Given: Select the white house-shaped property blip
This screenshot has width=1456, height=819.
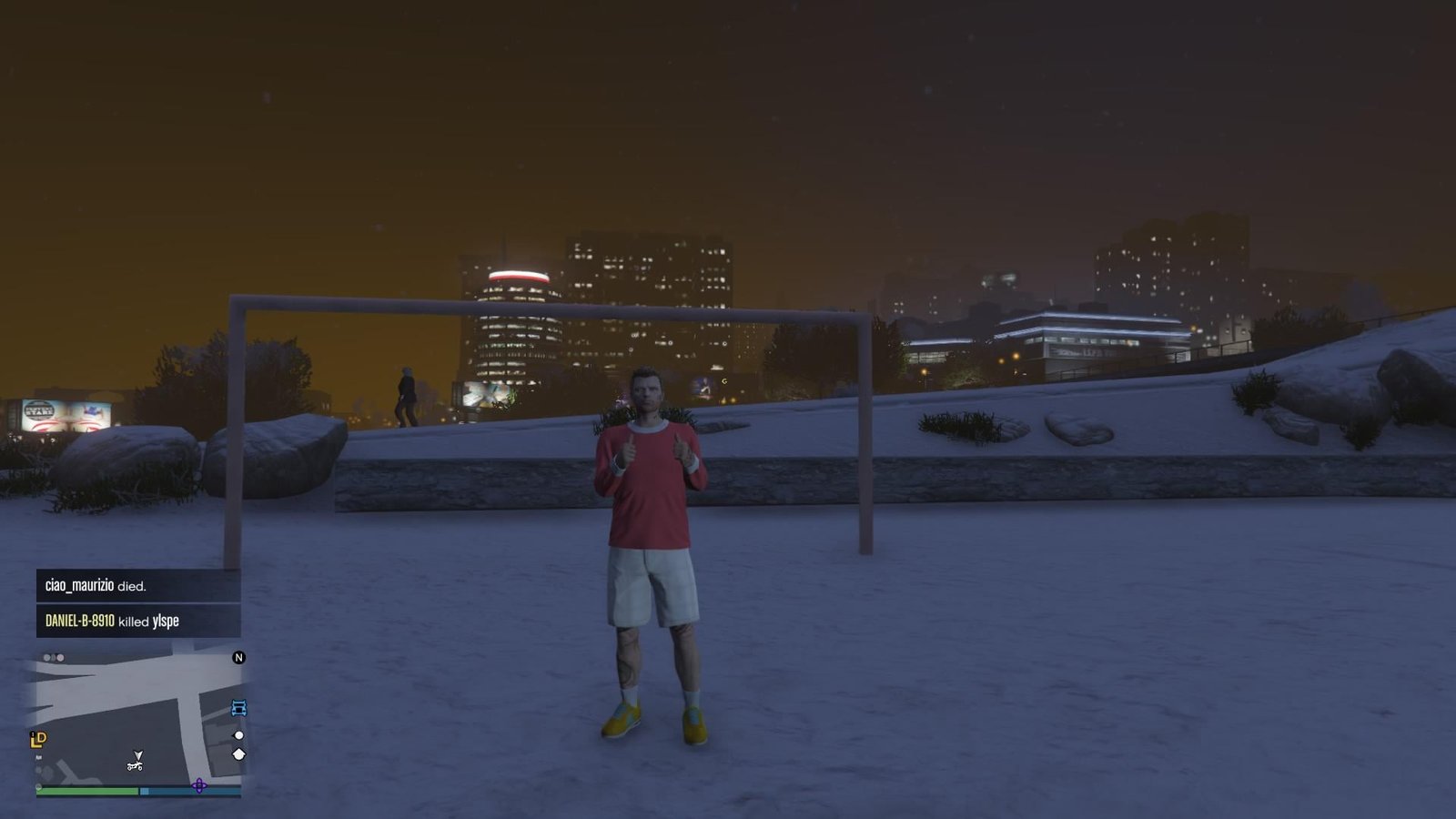Looking at the screenshot, I should [238, 754].
